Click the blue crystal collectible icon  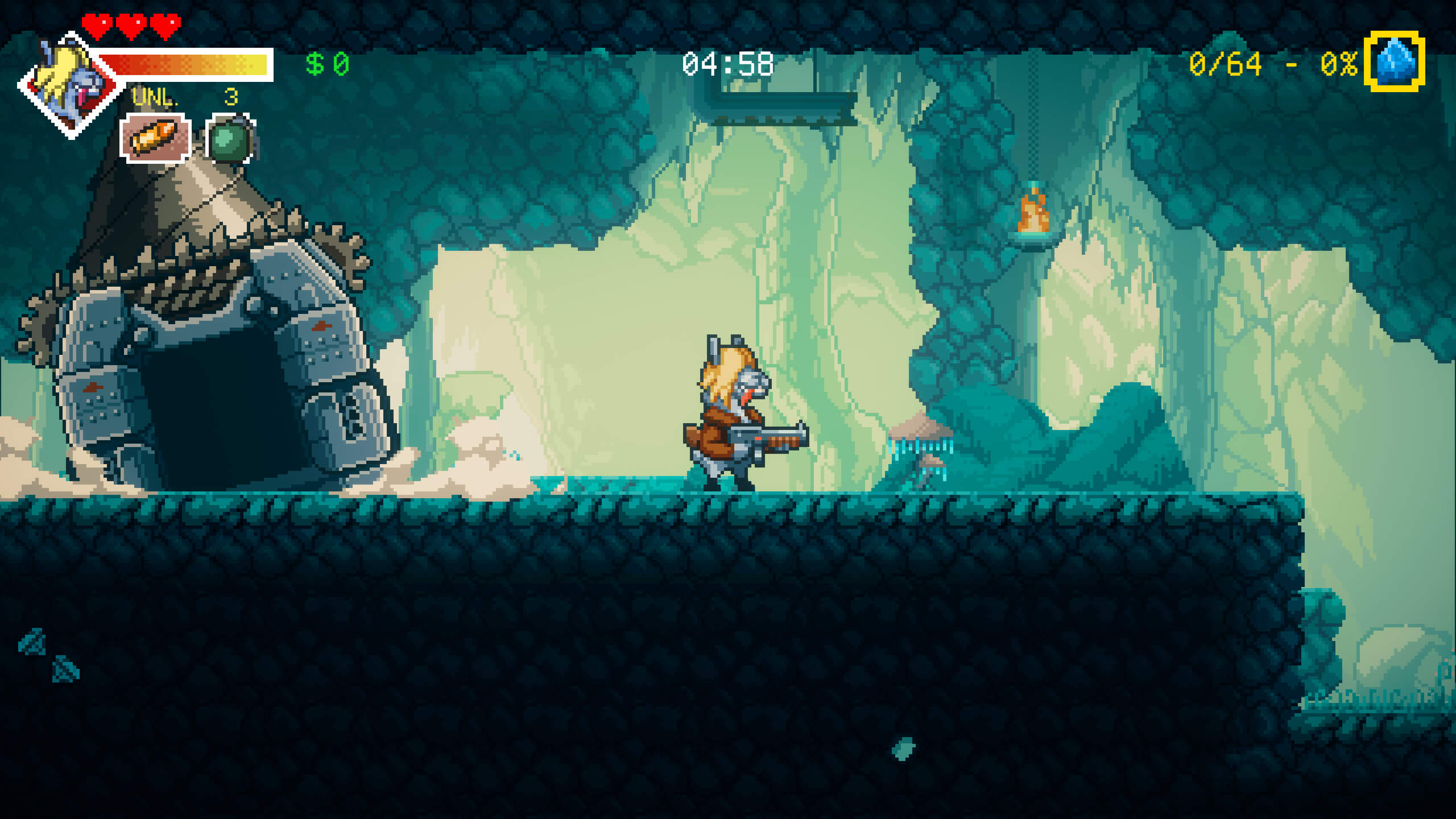click(1394, 61)
